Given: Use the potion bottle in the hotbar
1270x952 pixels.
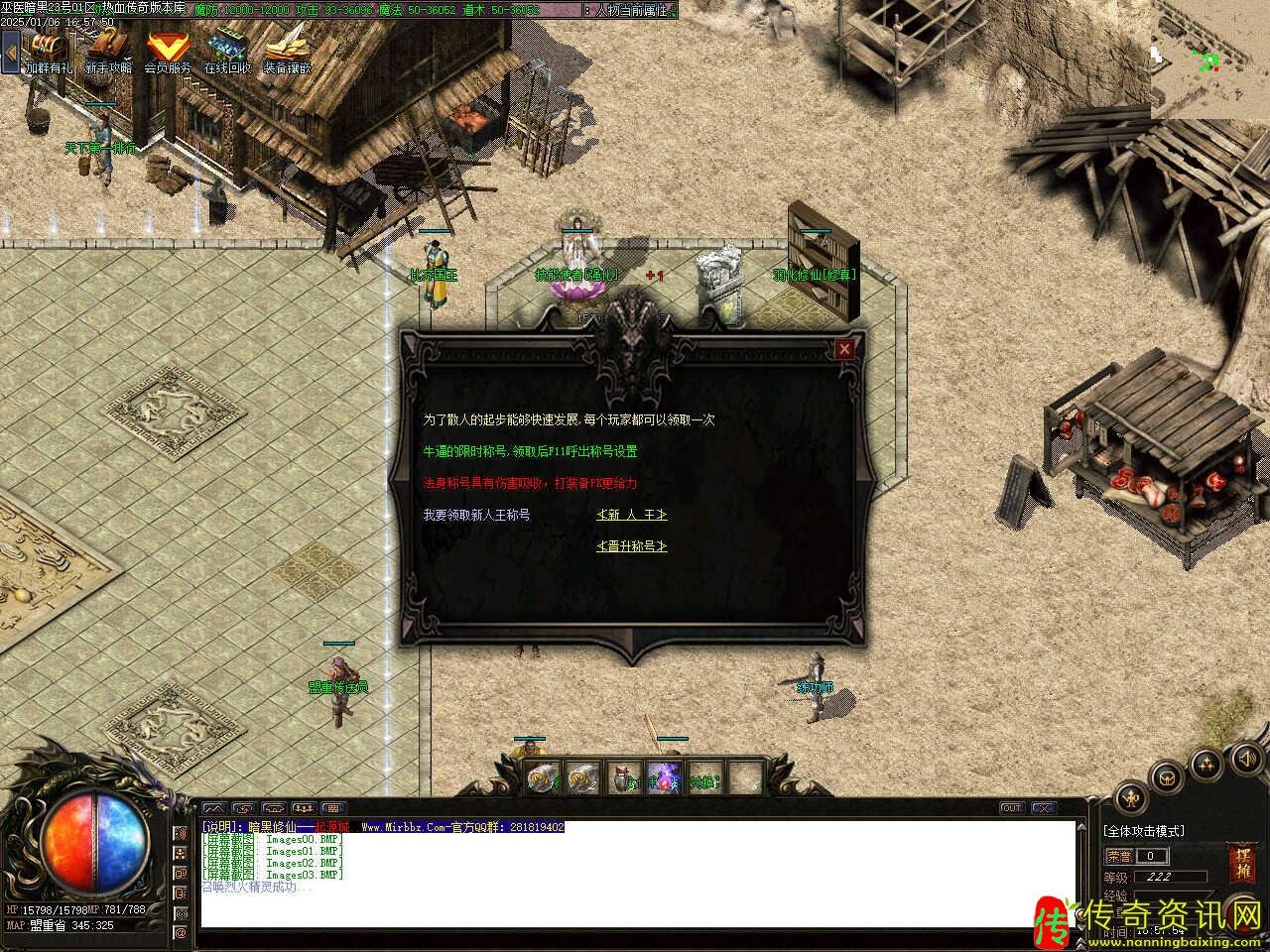Looking at the screenshot, I should pos(623,779).
